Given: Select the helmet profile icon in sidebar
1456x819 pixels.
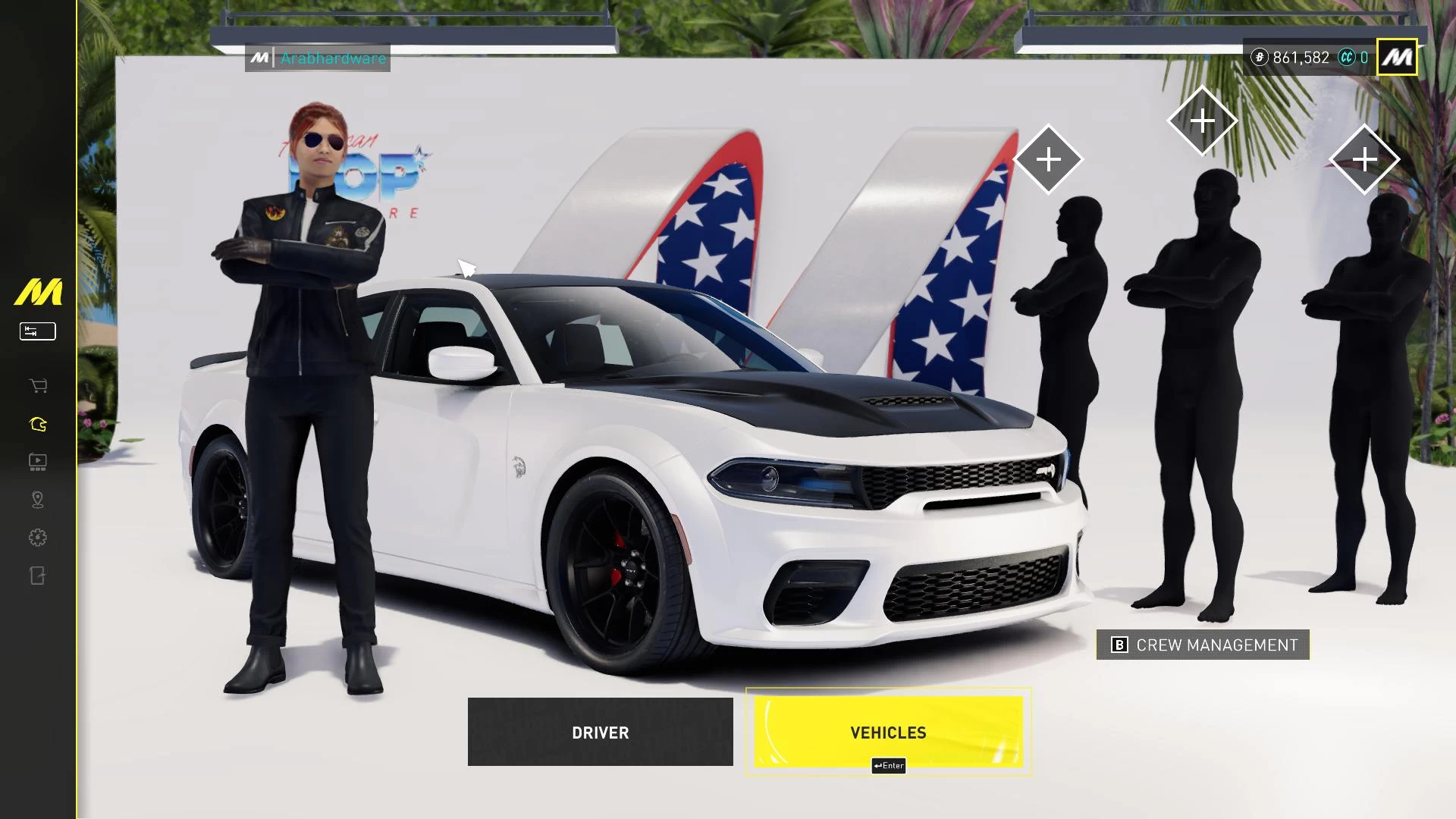Looking at the screenshot, I should click(x=38, y=424).
